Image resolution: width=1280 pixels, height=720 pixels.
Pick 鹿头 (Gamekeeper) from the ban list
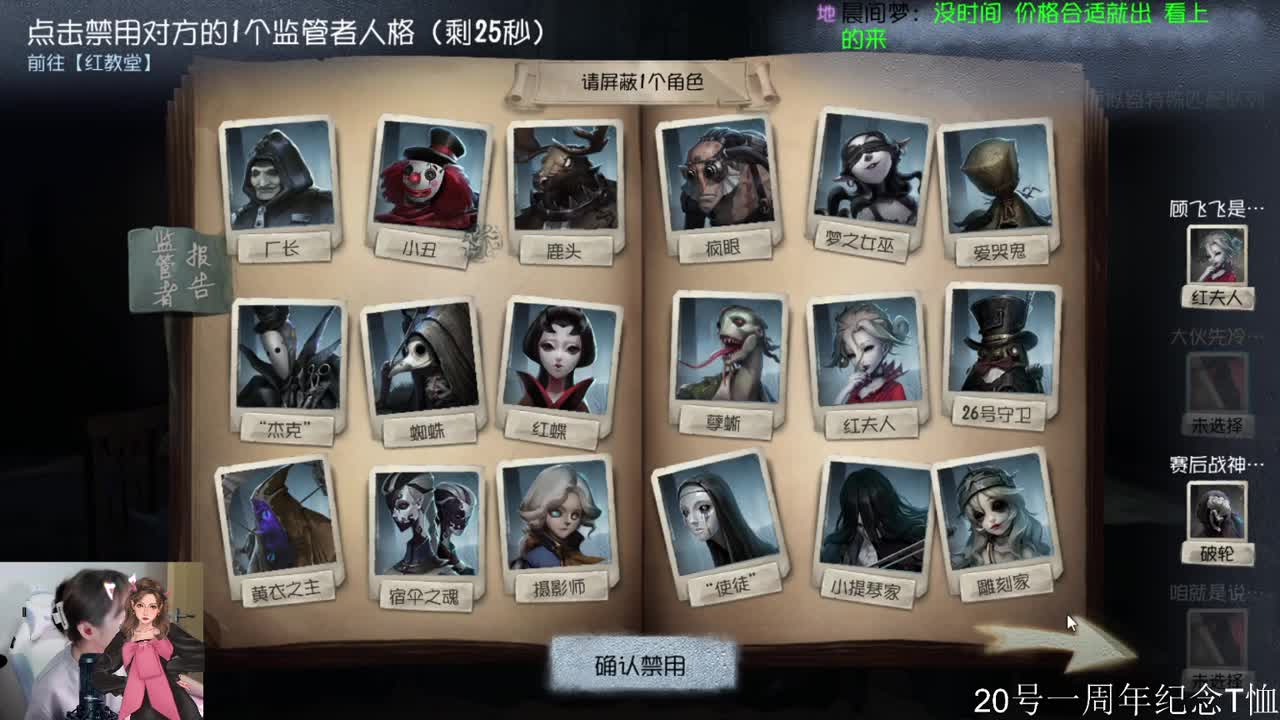tap(565, 180)
